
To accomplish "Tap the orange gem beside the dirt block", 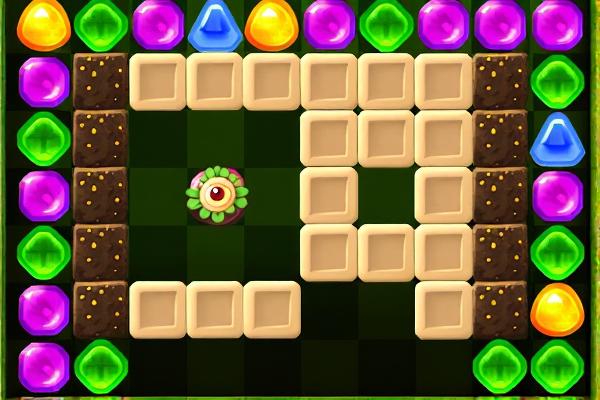I will click(557, 309).
